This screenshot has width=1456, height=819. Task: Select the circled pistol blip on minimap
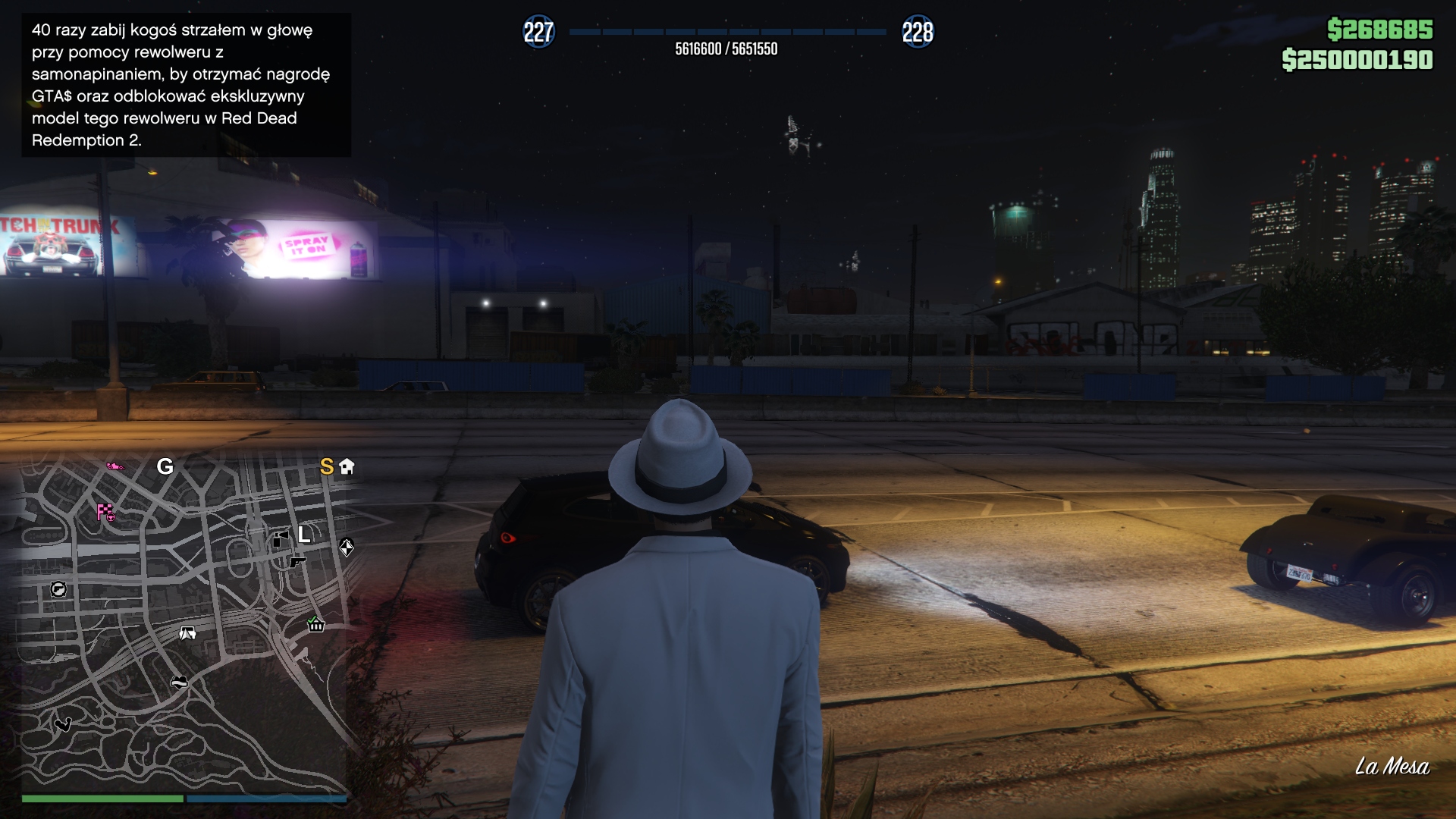(x=58, y=589)
